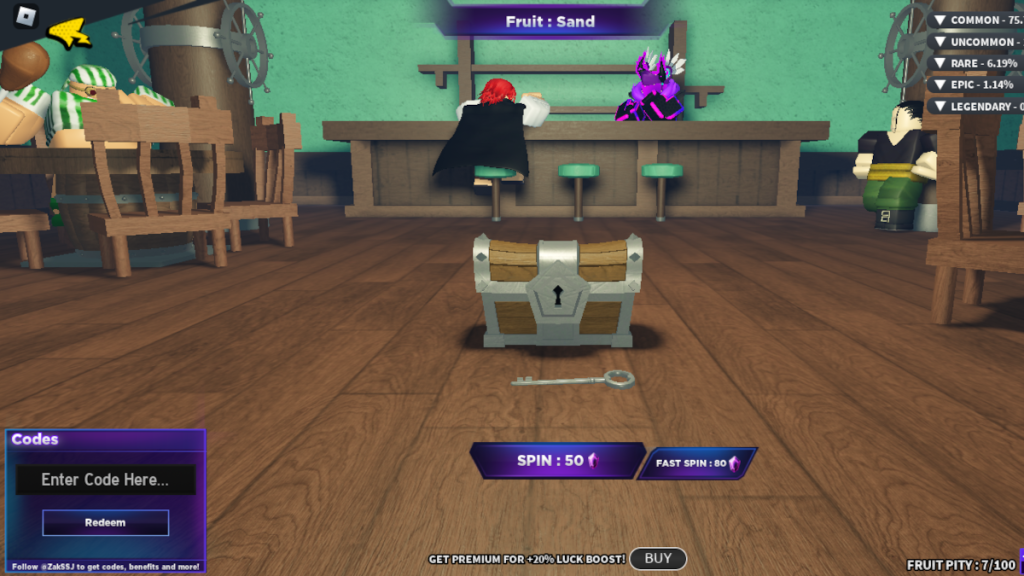Screen dimensions: 1024x576
Task: Expand the Rare rarity row
Action: (x=975, y=63)
